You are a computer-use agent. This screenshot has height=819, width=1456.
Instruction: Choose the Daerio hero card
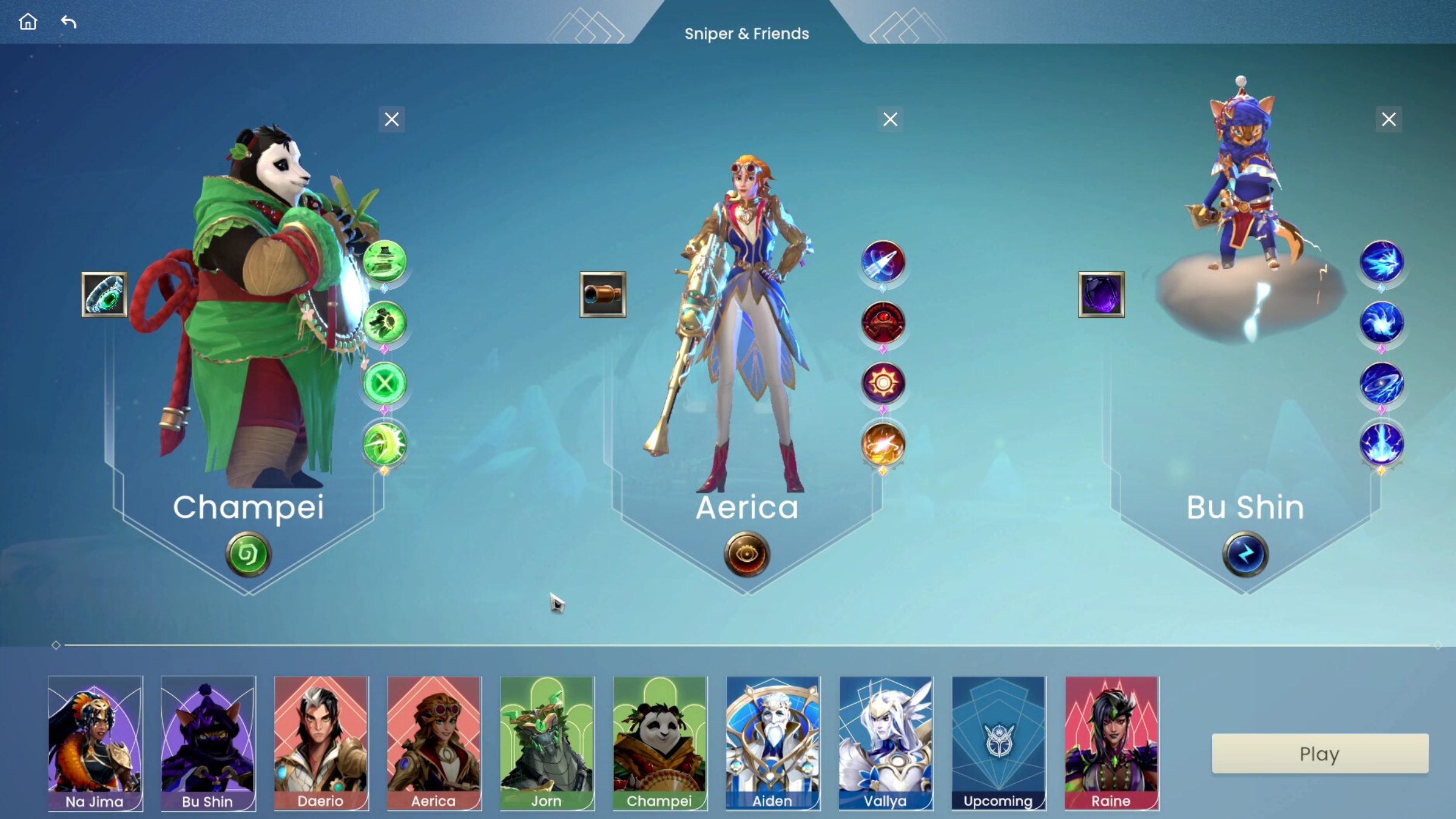[x=321, y=743]
